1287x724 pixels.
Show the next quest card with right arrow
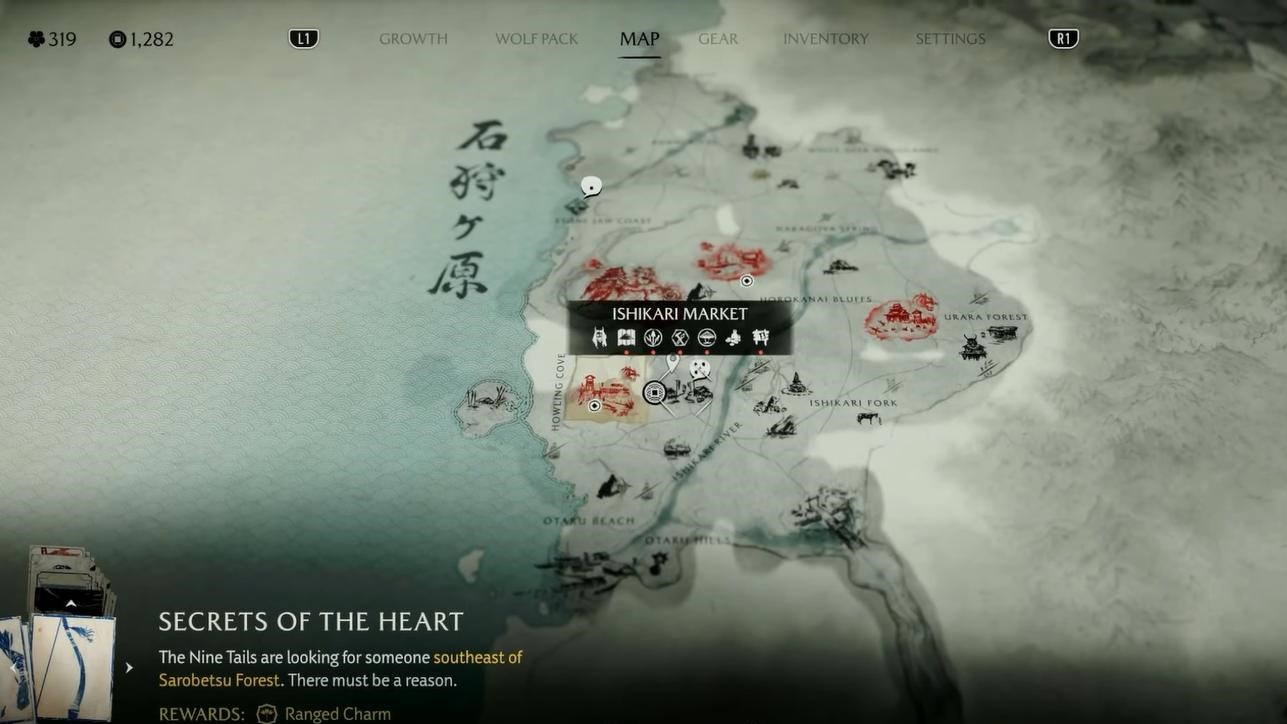click(129, 667)
